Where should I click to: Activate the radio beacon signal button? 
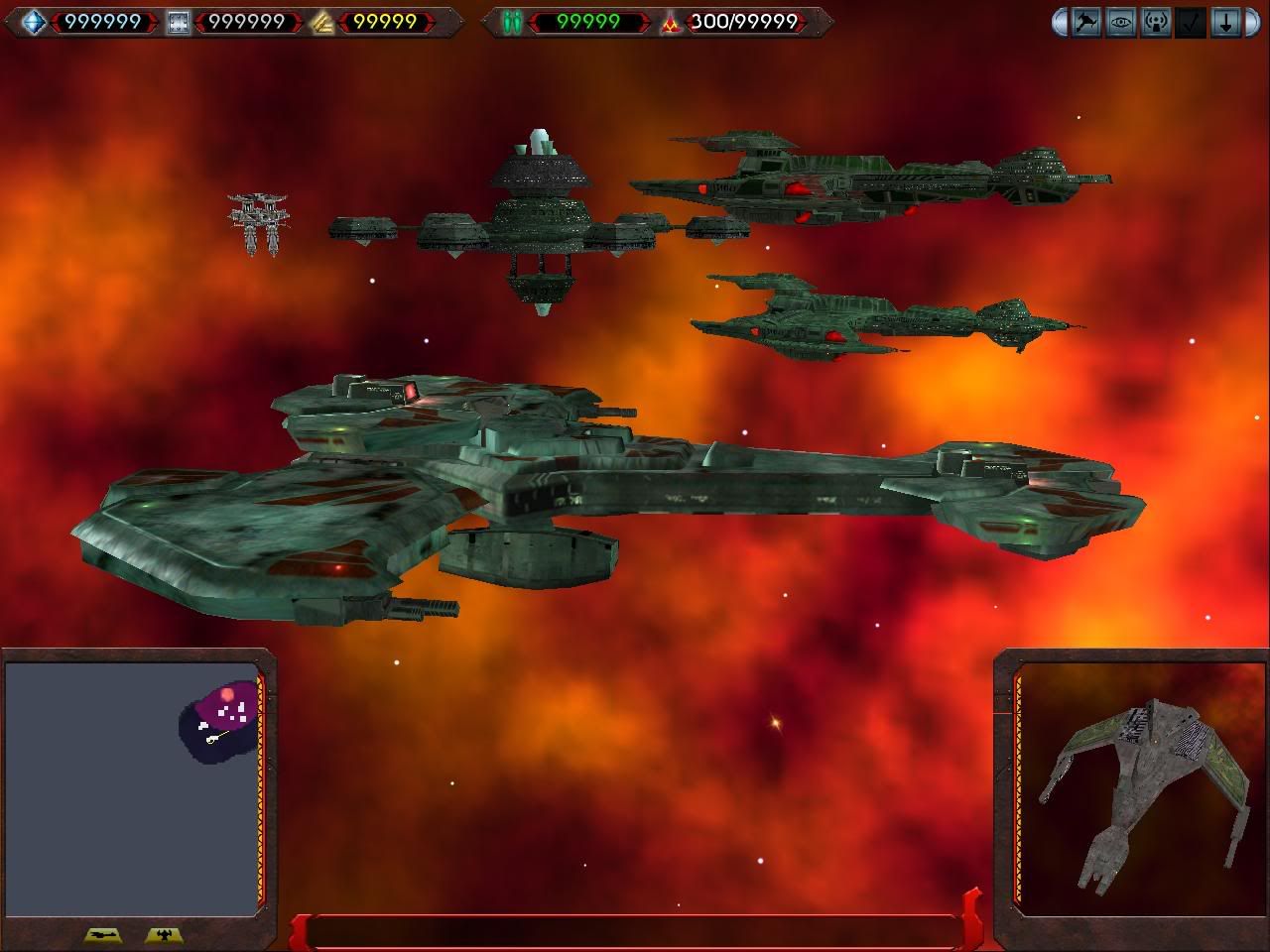point(1156,22)
